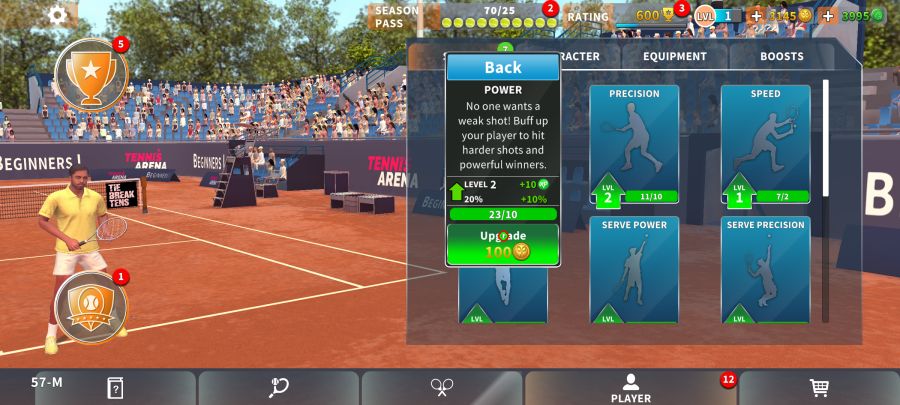Add more green gems with plus button

[828, 16]
